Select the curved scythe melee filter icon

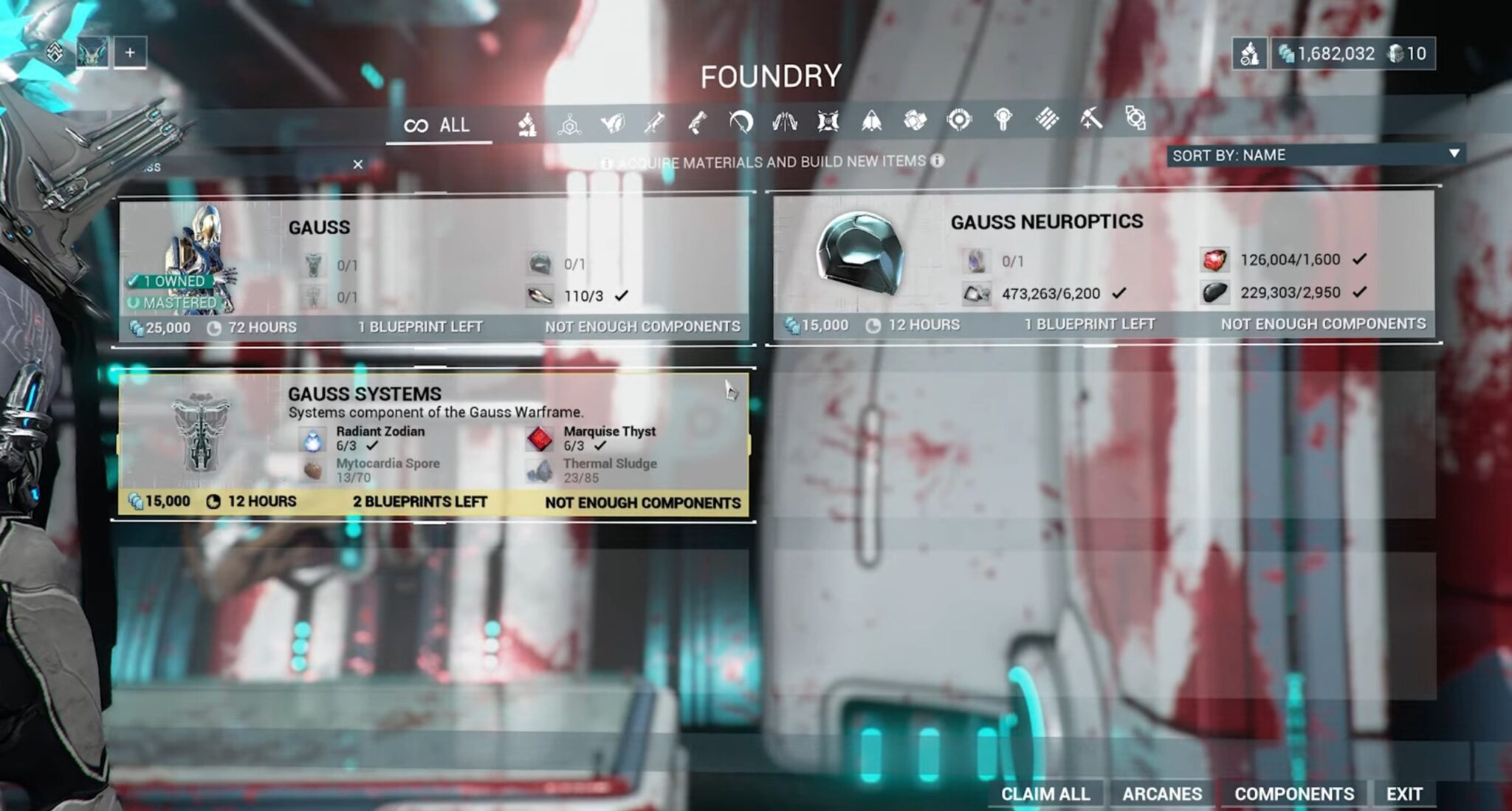740,124
